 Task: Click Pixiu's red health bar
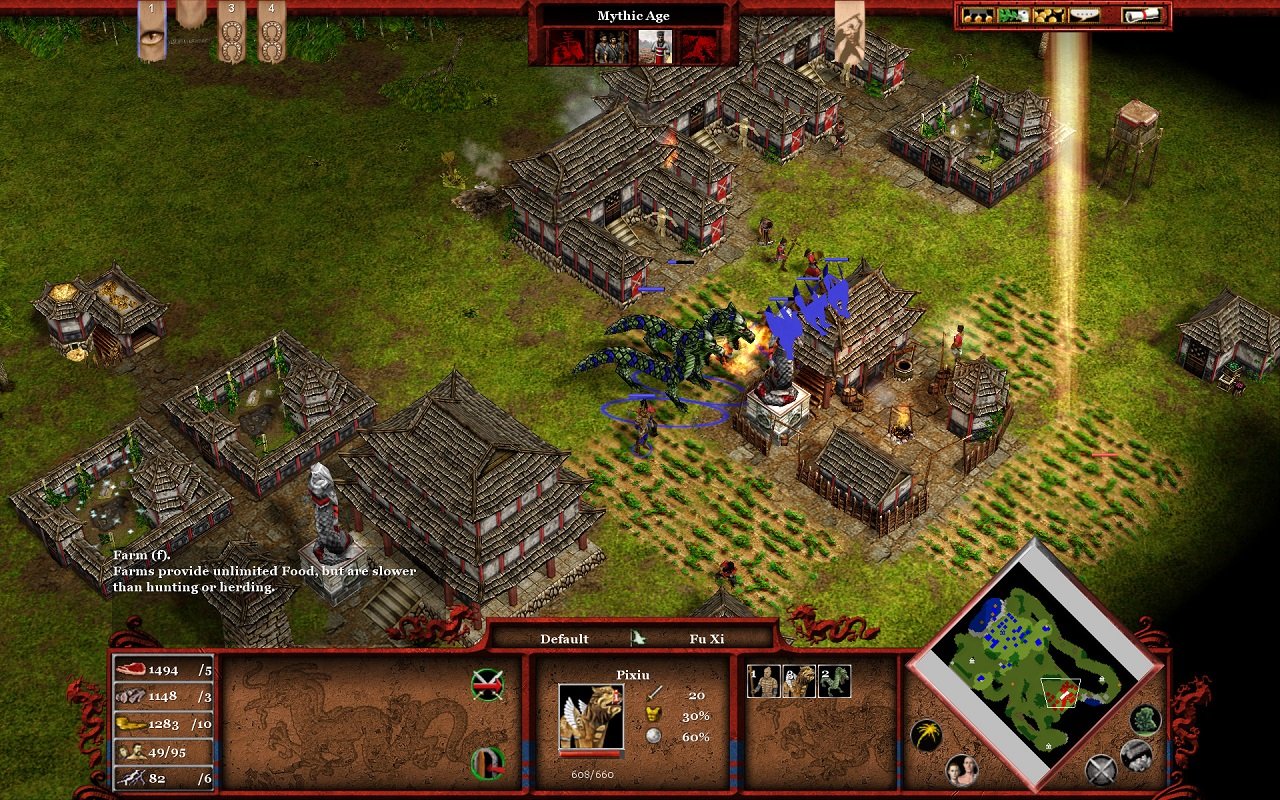pos(590,754)
